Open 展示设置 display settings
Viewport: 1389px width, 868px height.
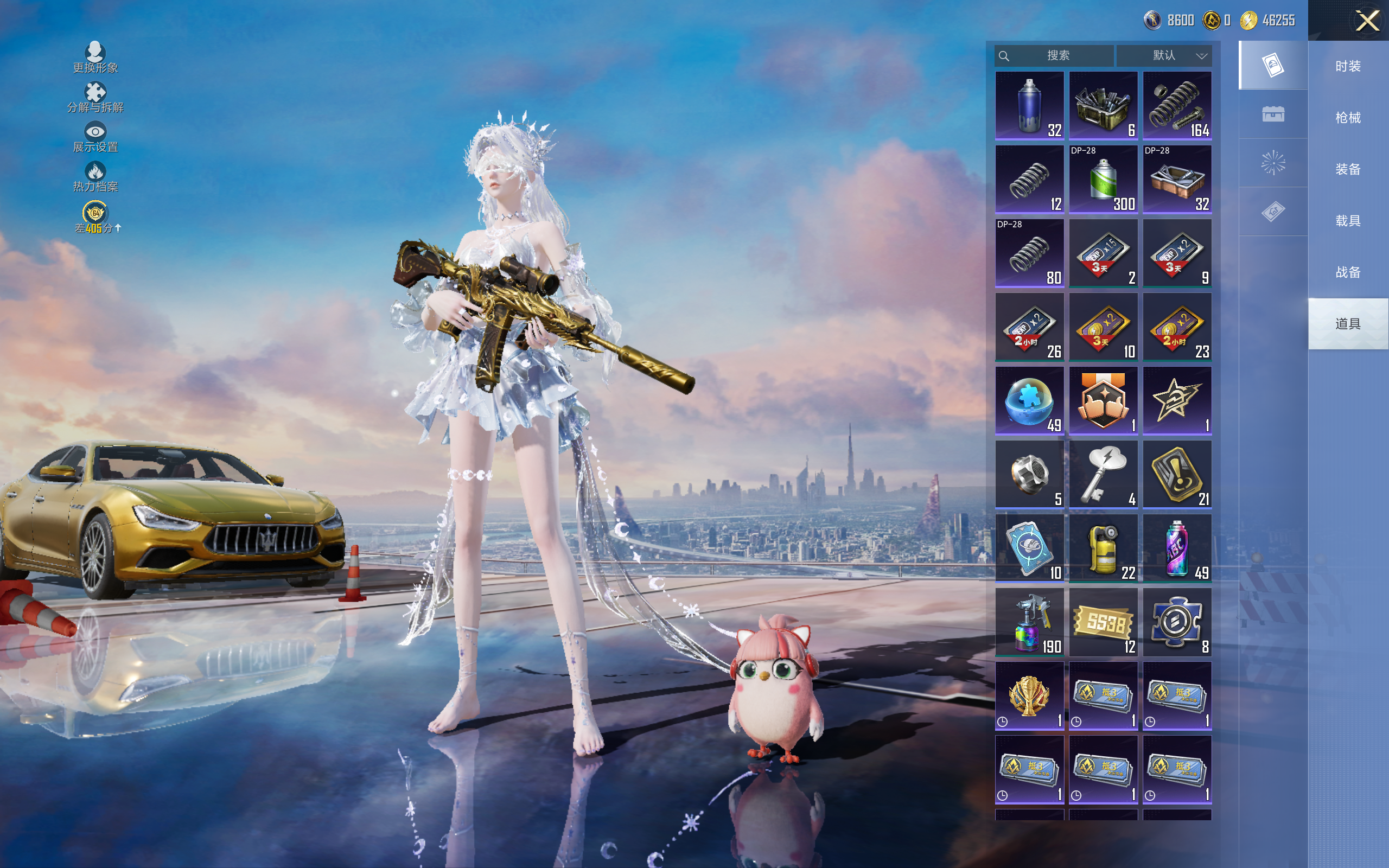(x=95, y=137)
